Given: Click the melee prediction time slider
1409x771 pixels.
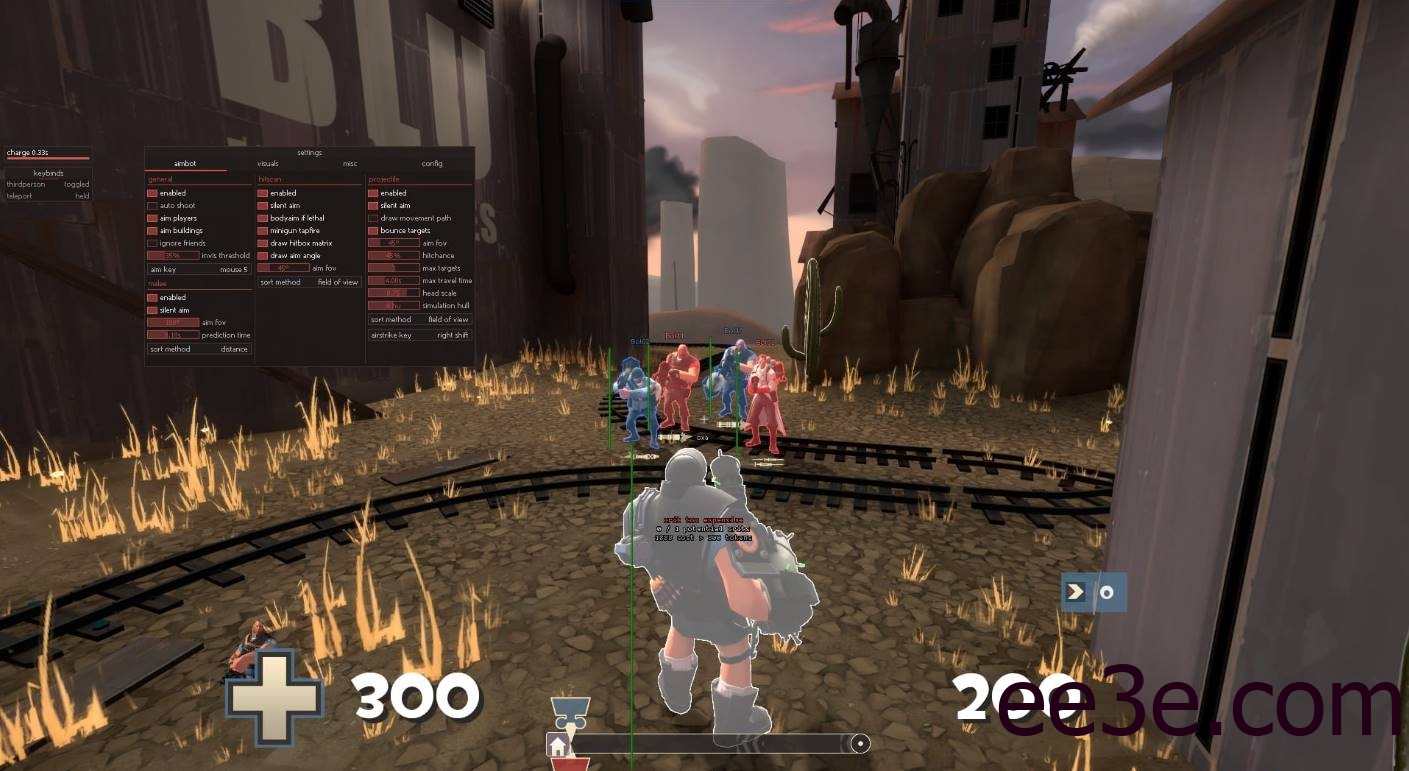Looking at the screenshot, I should click(173, 335).
